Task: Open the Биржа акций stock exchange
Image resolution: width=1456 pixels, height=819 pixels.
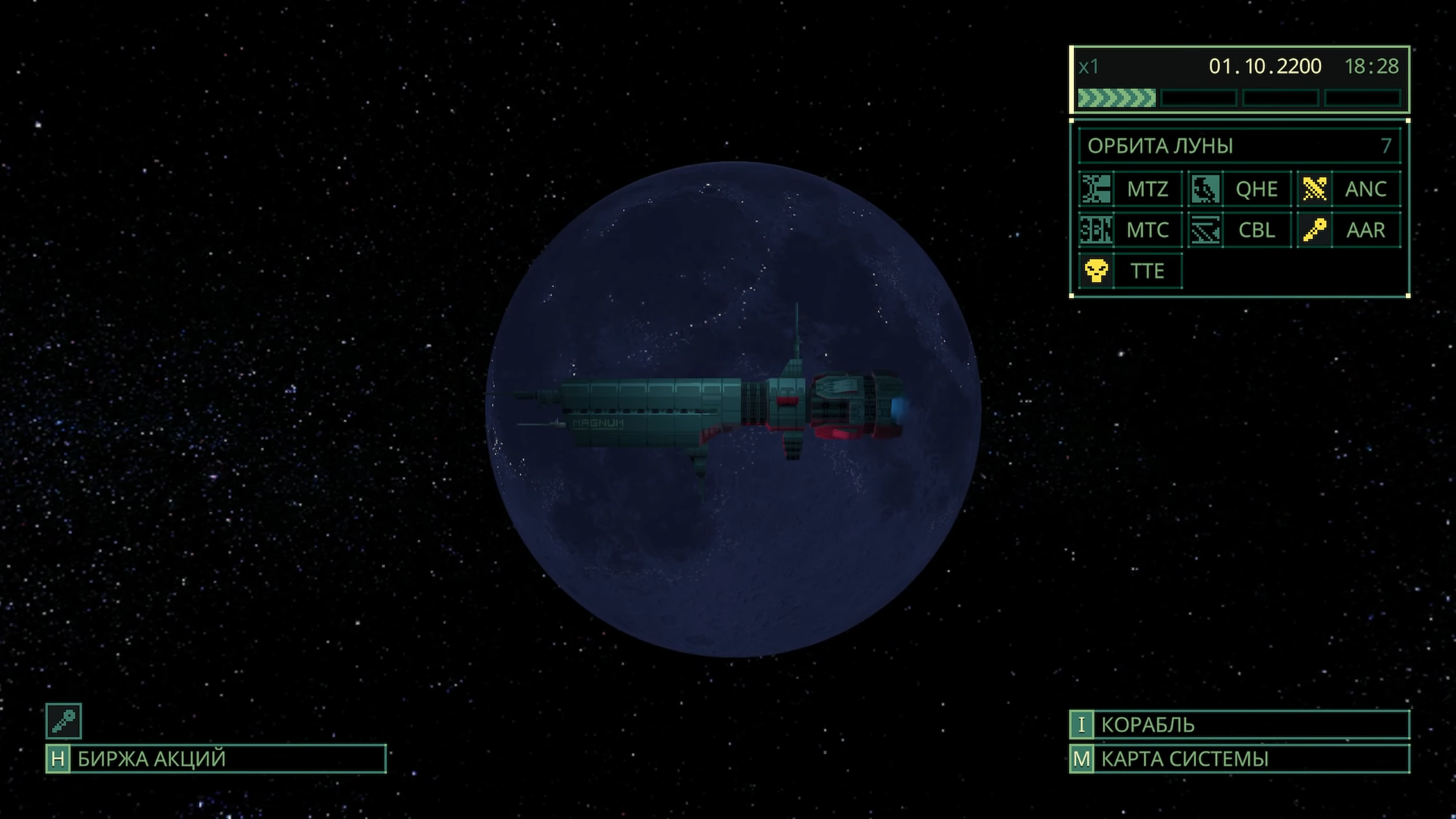Action: [216, 759]
